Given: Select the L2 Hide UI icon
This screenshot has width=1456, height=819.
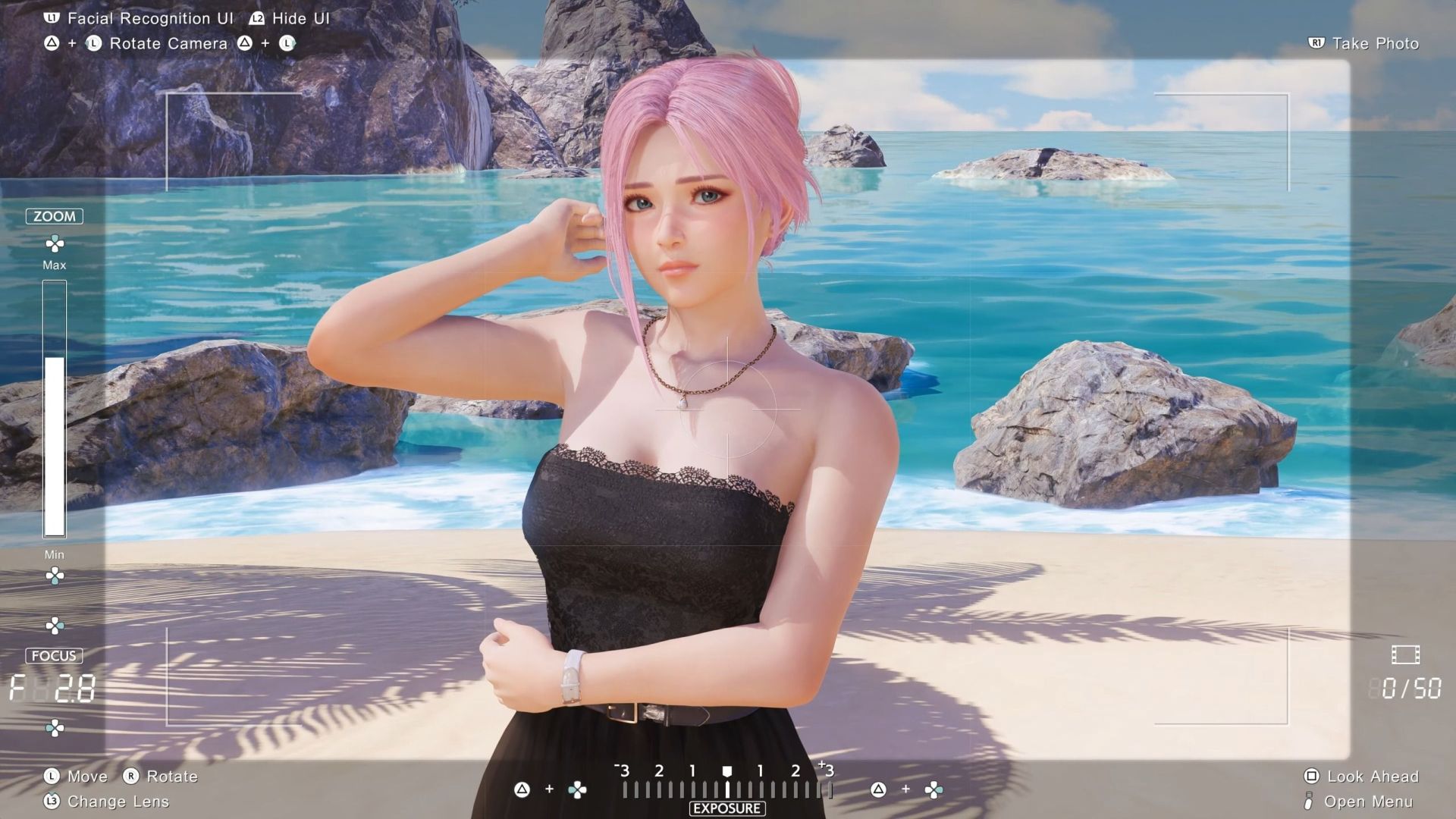Looking at the screenshot, I should pos(256,18).
